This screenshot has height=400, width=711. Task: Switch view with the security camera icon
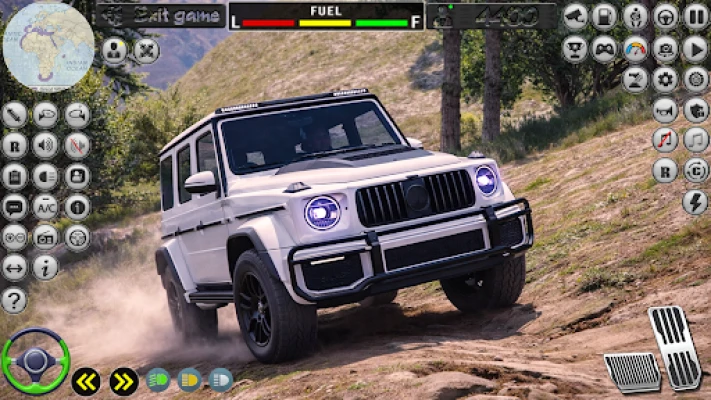(575, 16)
